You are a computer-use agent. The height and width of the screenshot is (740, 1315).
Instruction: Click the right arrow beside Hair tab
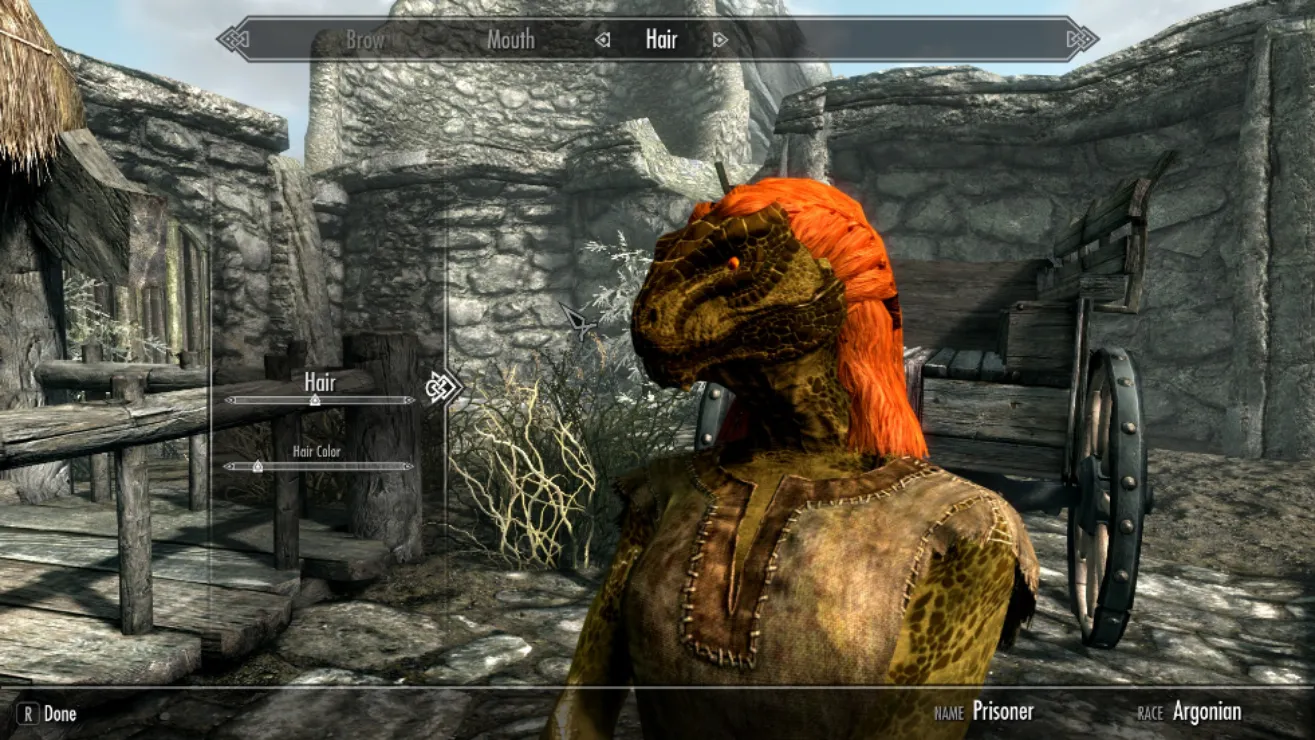click(720, 40)
